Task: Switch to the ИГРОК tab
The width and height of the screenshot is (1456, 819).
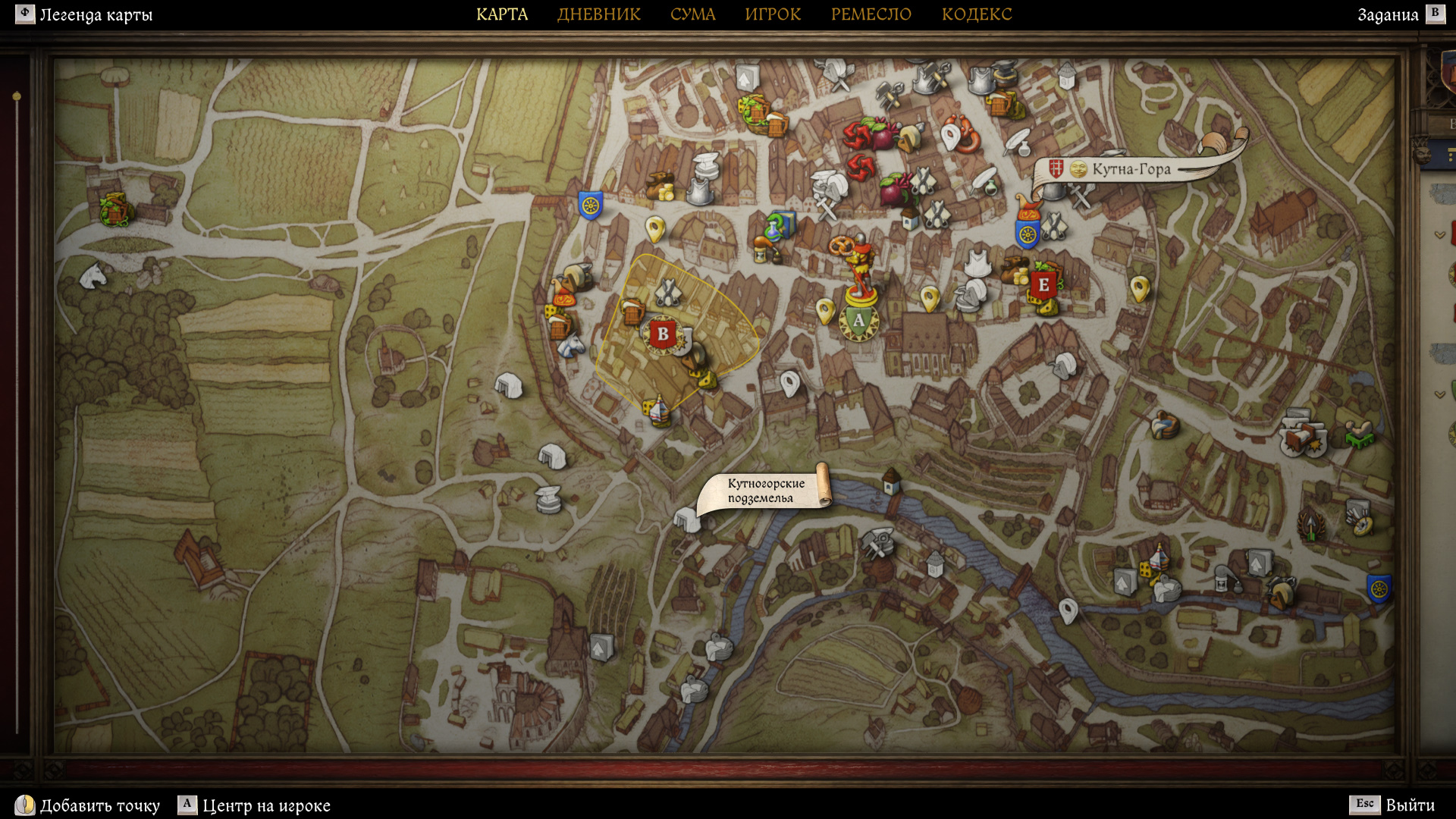Action: tap(772, 14)
